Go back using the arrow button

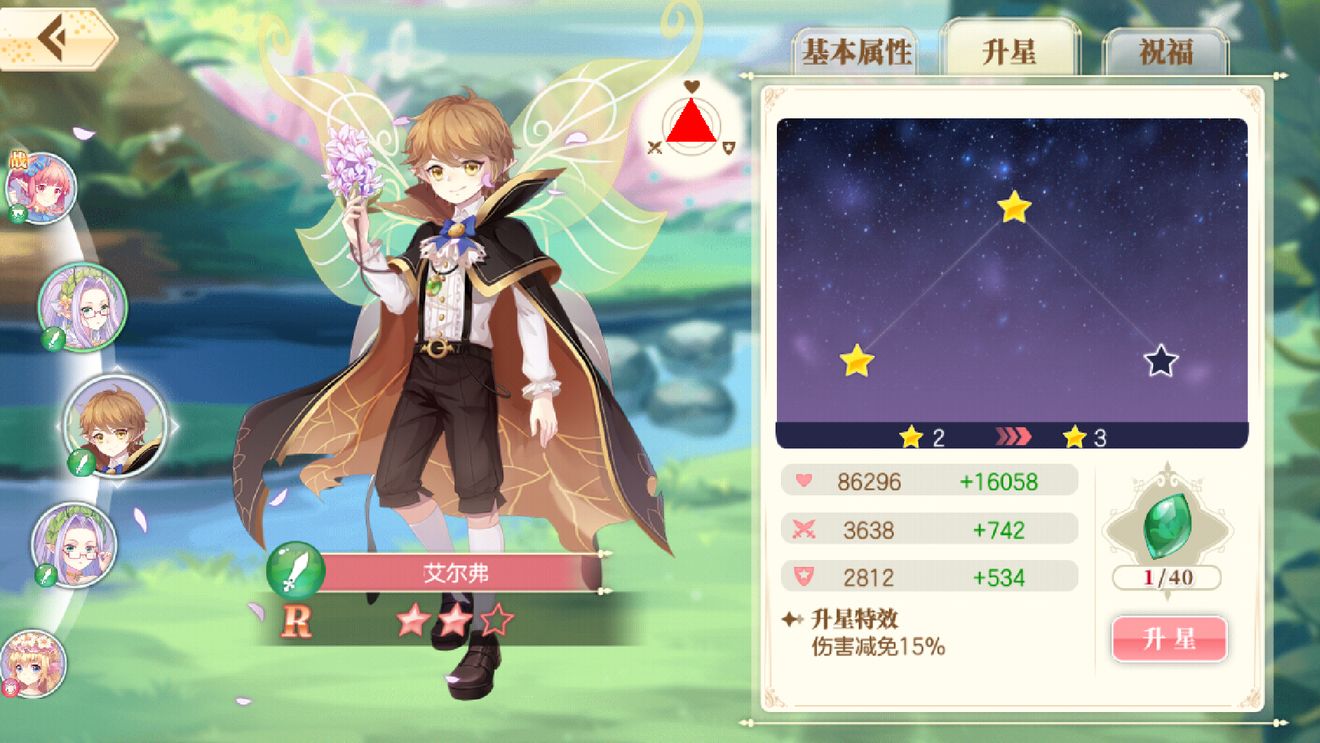point(55,39)
